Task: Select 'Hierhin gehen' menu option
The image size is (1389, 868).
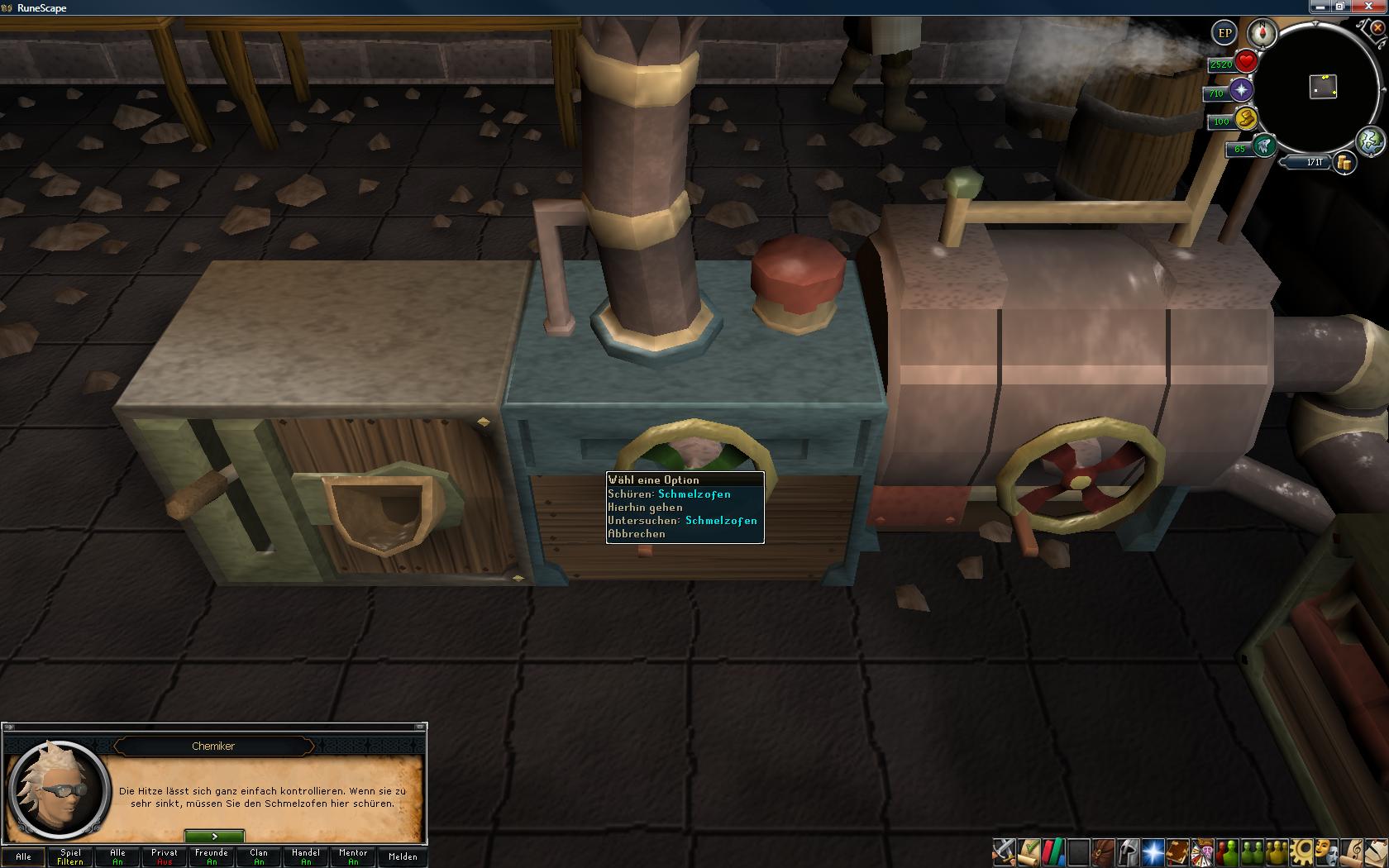Action: (x=645, y=508)
